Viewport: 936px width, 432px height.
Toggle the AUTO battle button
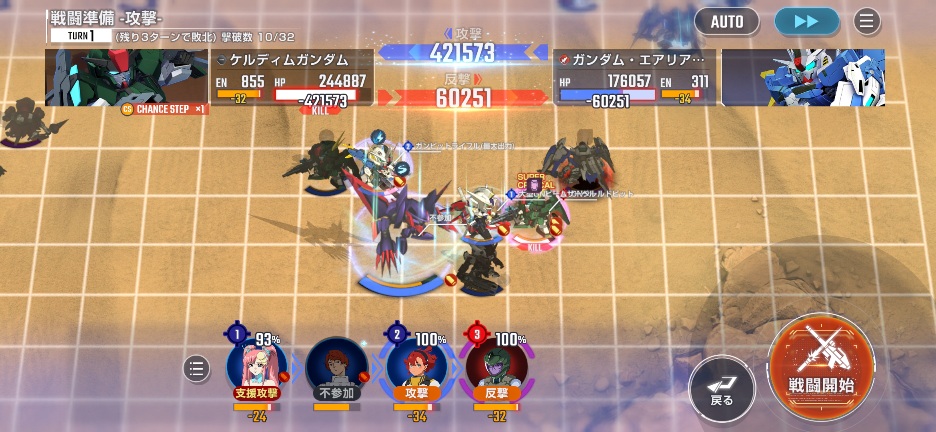click(728, 20)
